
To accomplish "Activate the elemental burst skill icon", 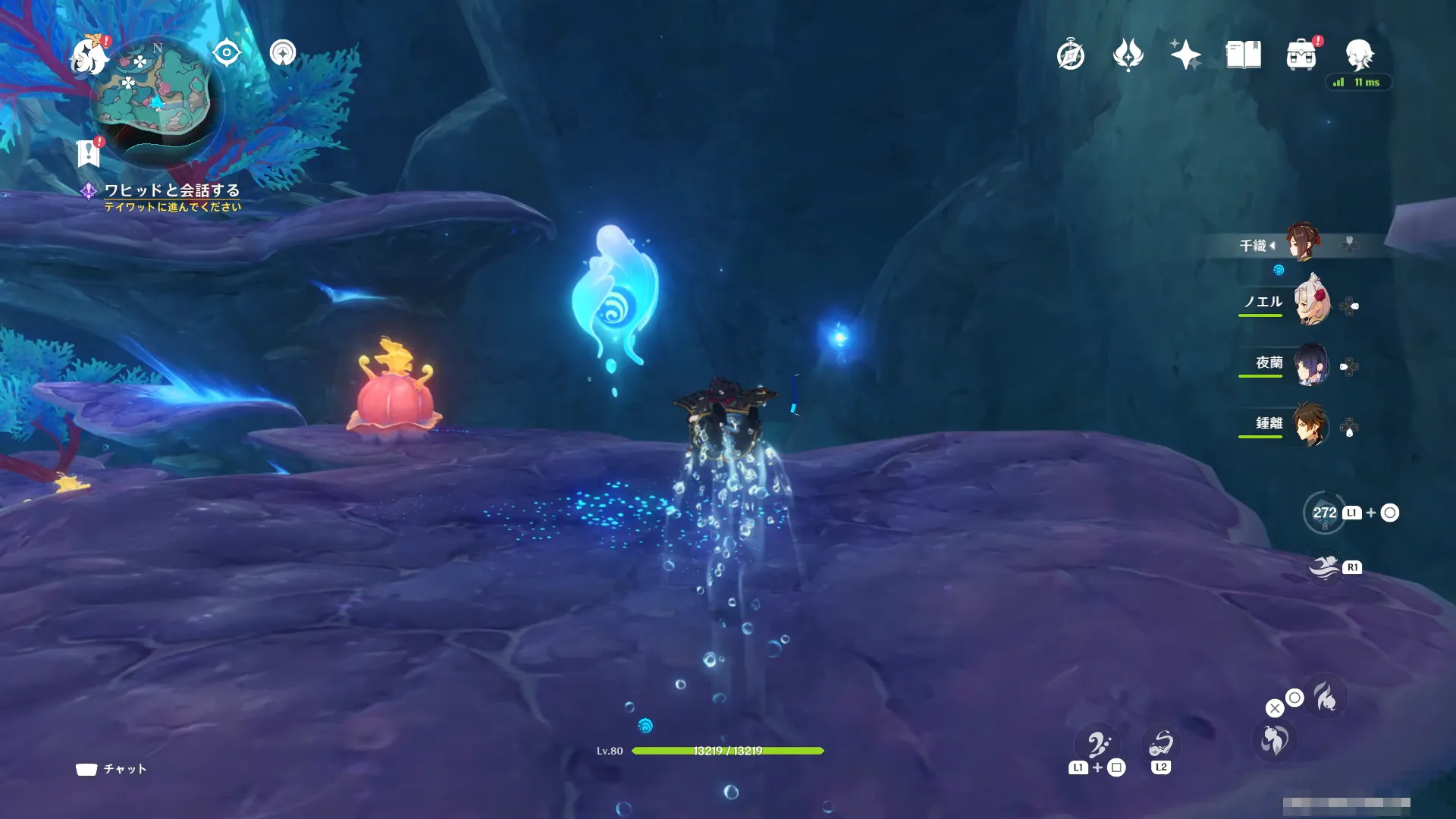I will 1326,697.
